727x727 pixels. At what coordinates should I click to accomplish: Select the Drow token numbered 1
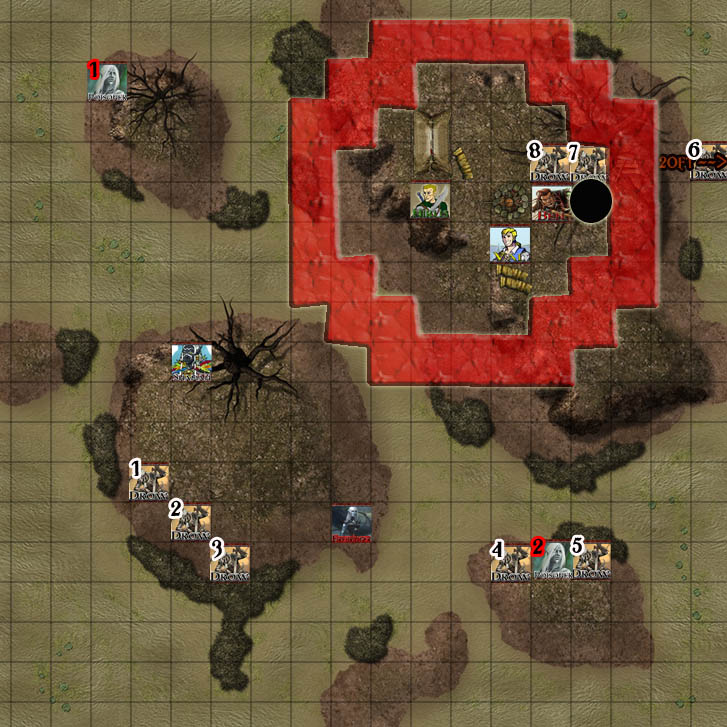[x=149, y=482]
